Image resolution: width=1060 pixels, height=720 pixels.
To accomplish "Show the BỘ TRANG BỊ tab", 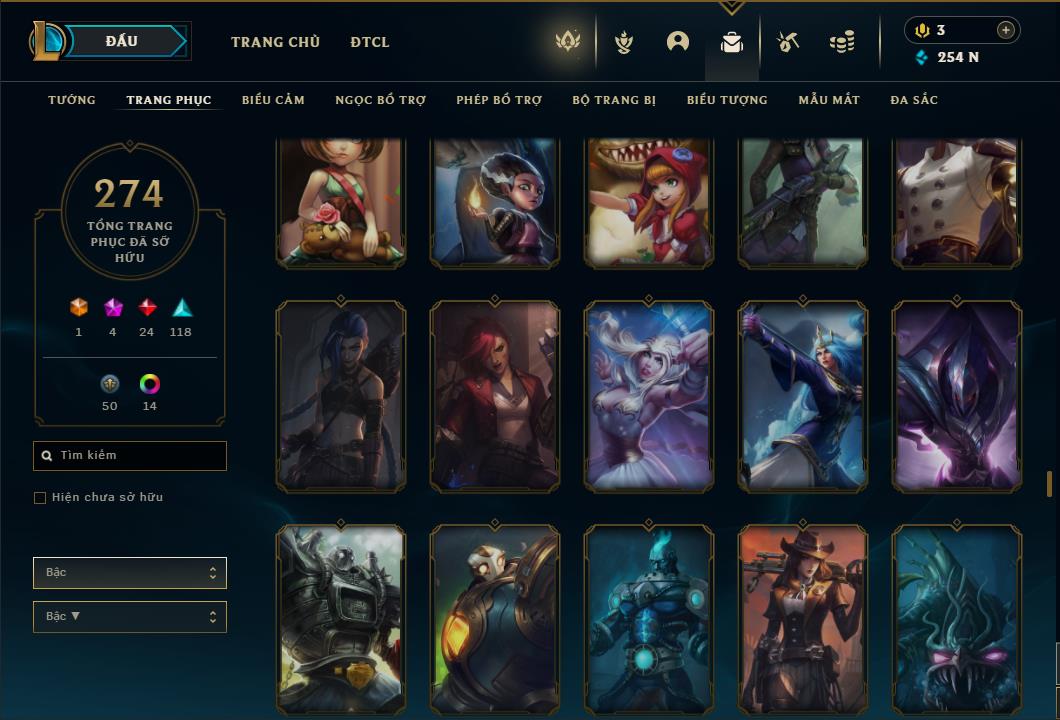I will 614,100.
